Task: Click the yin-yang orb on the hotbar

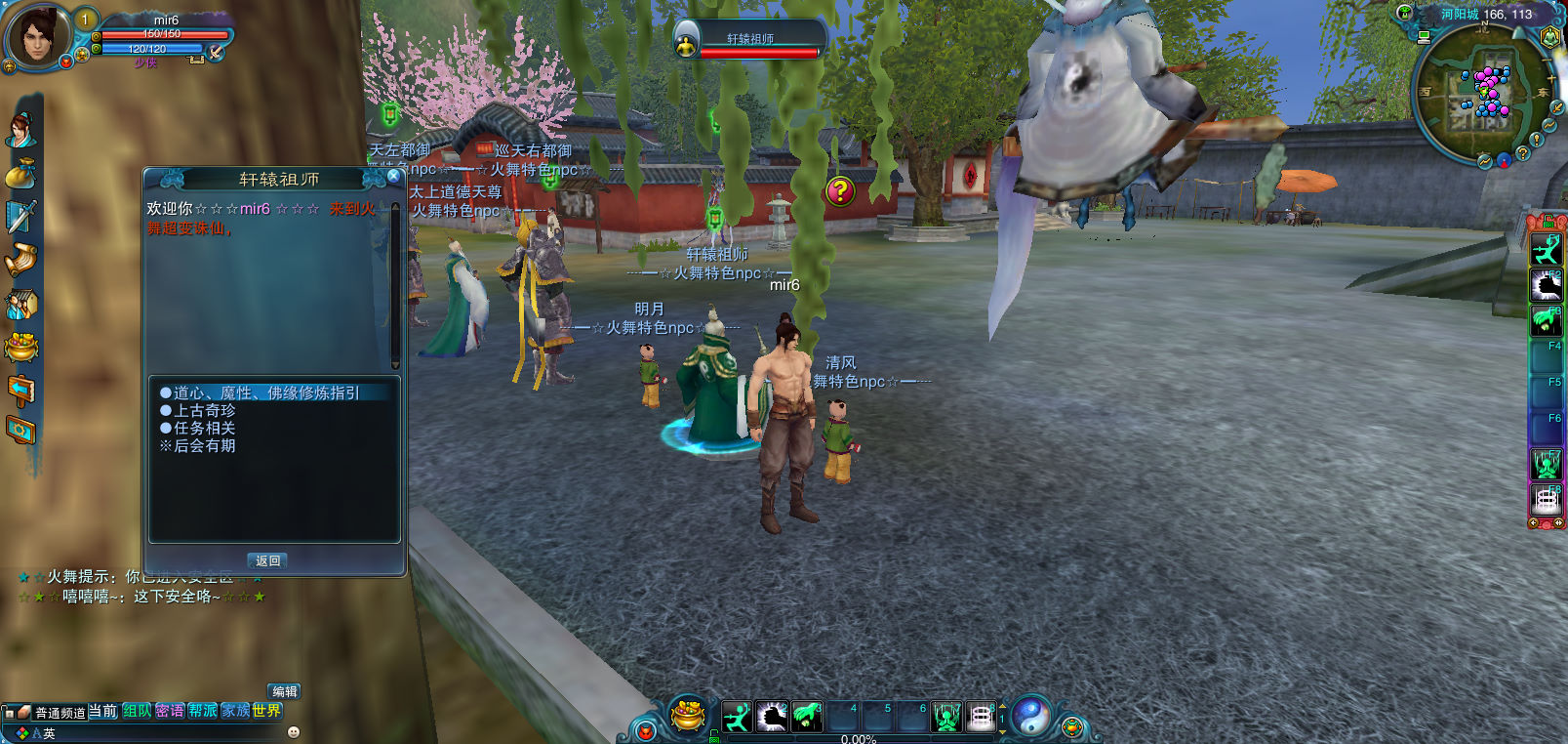Action: 1030,717
